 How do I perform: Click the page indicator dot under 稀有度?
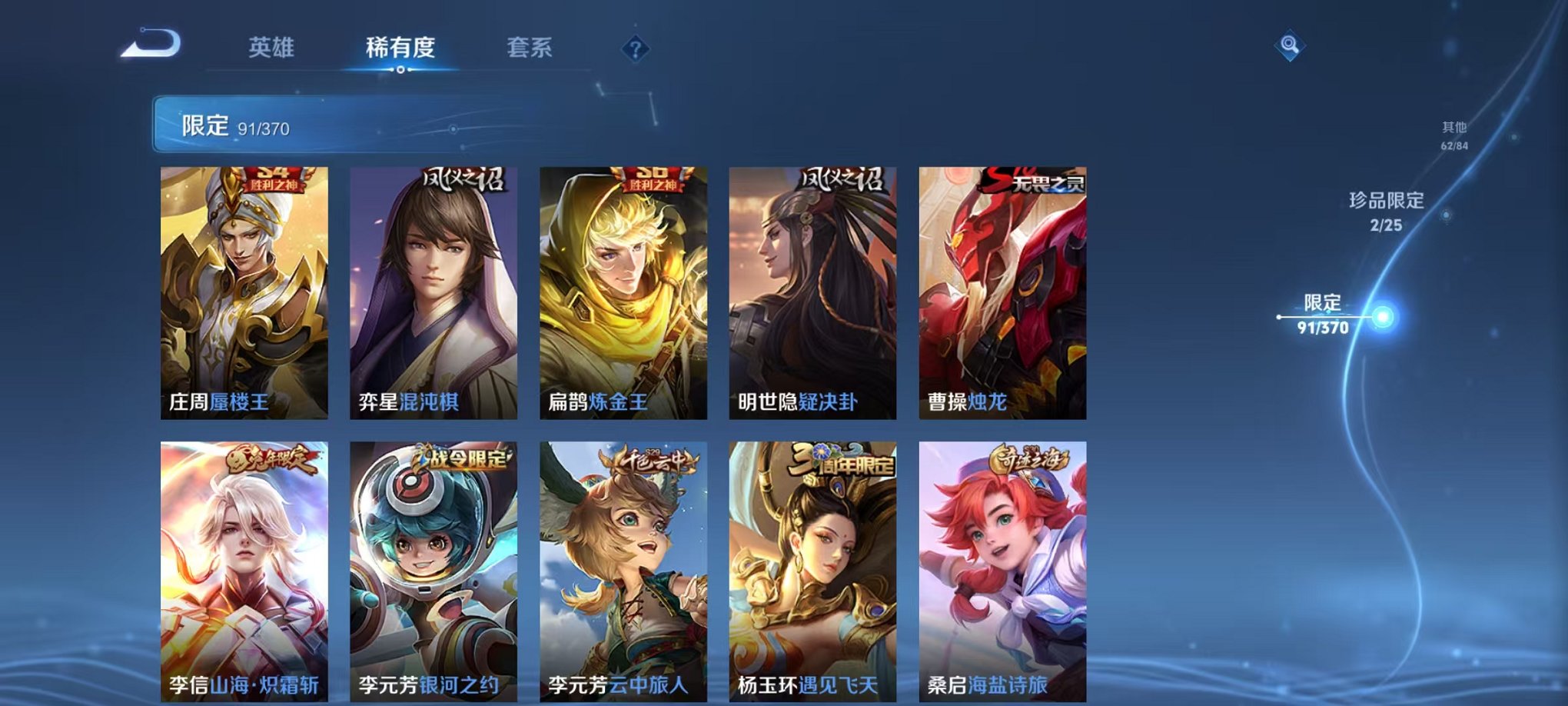point(400,71)
